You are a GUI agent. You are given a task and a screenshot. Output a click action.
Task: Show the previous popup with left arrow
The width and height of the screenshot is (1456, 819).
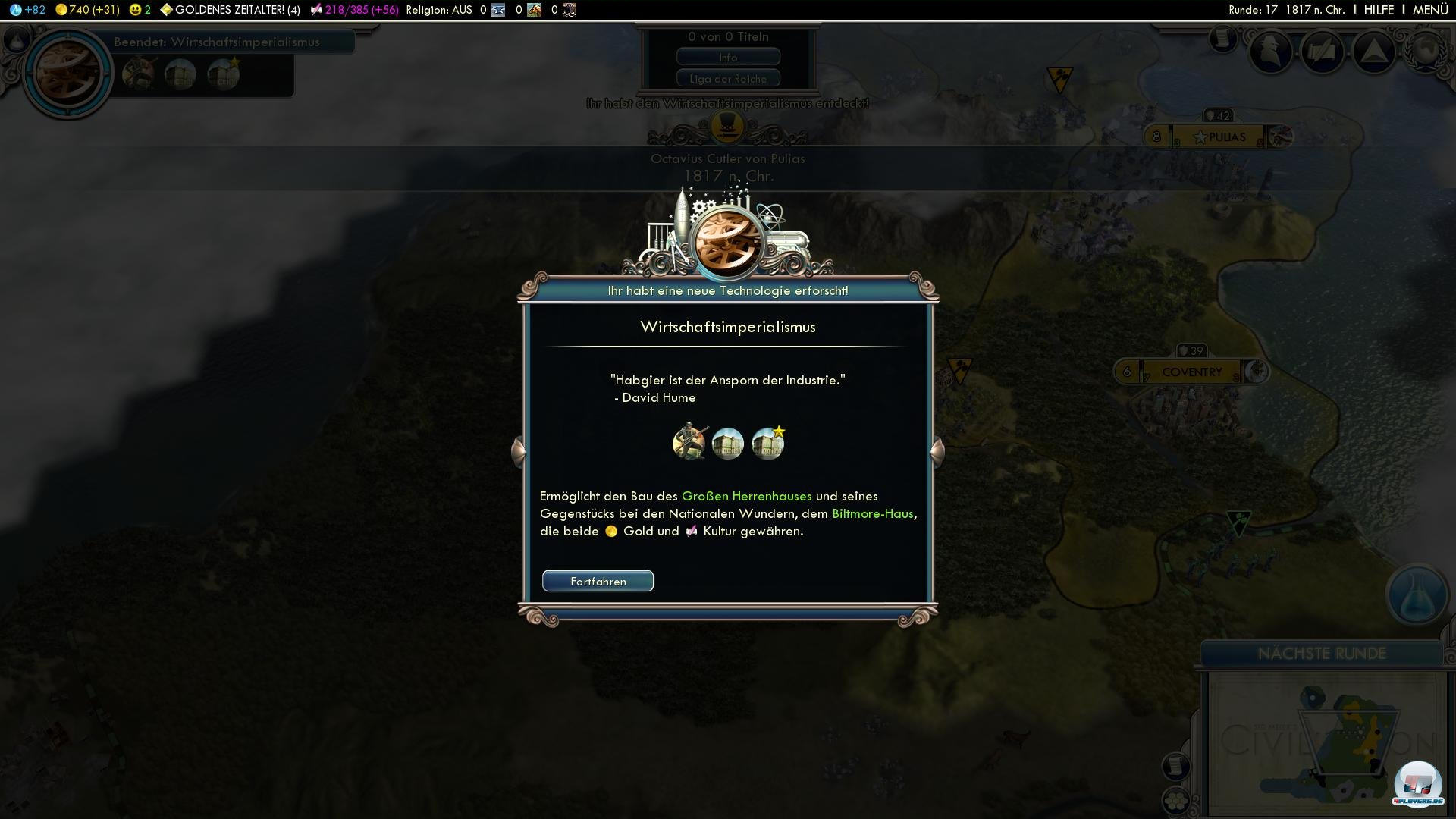click(x=518, y=450)
